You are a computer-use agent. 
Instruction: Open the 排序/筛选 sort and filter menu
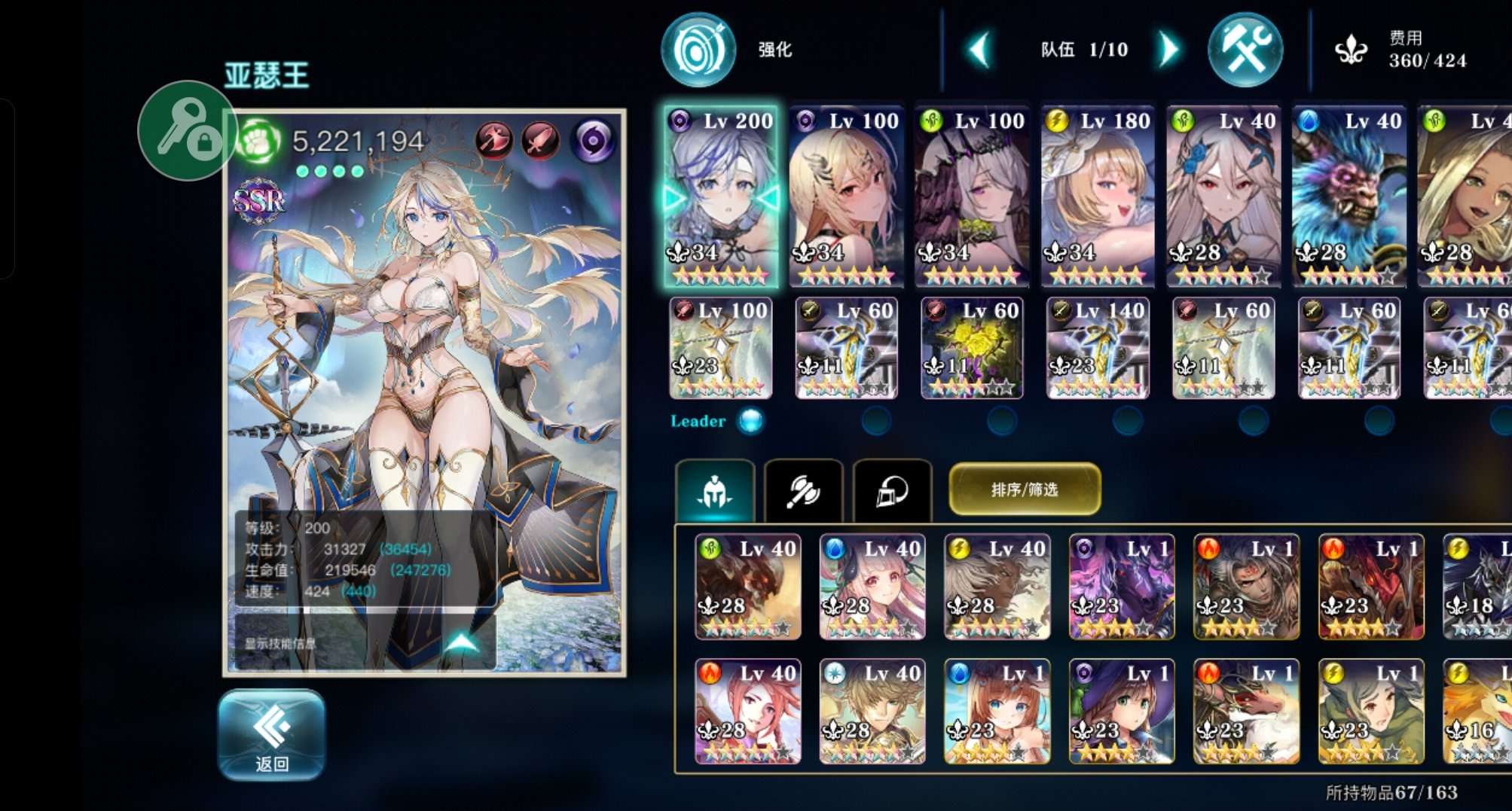tap(1025, 489)
